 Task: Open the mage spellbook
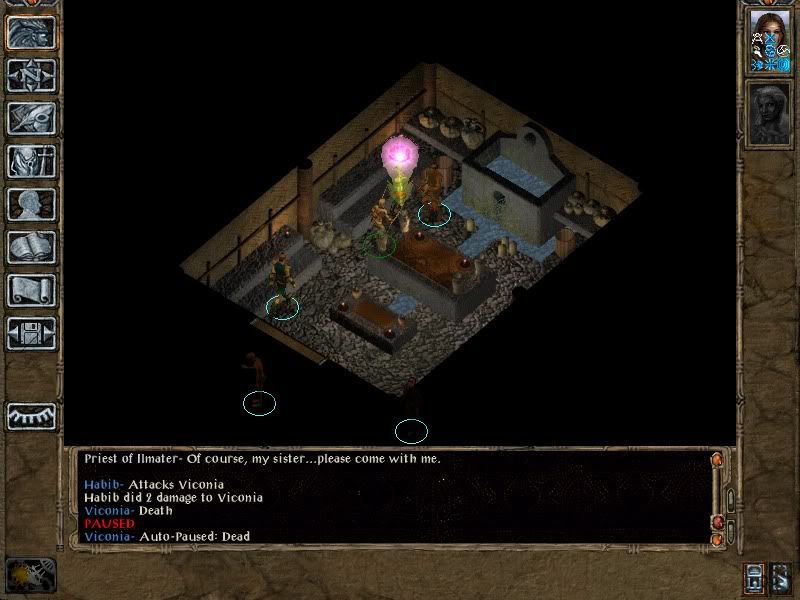point(32,247)
